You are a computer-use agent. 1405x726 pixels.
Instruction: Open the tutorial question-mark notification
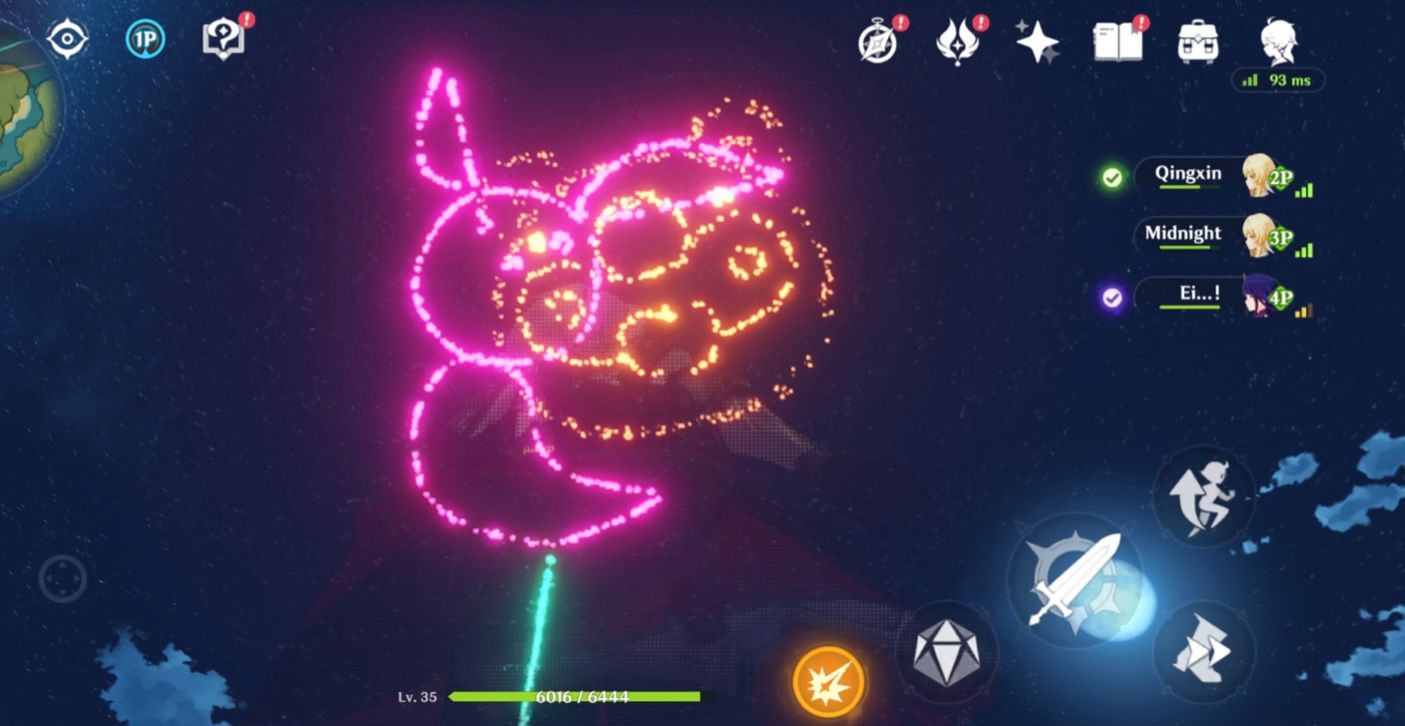tap(222, 40)
